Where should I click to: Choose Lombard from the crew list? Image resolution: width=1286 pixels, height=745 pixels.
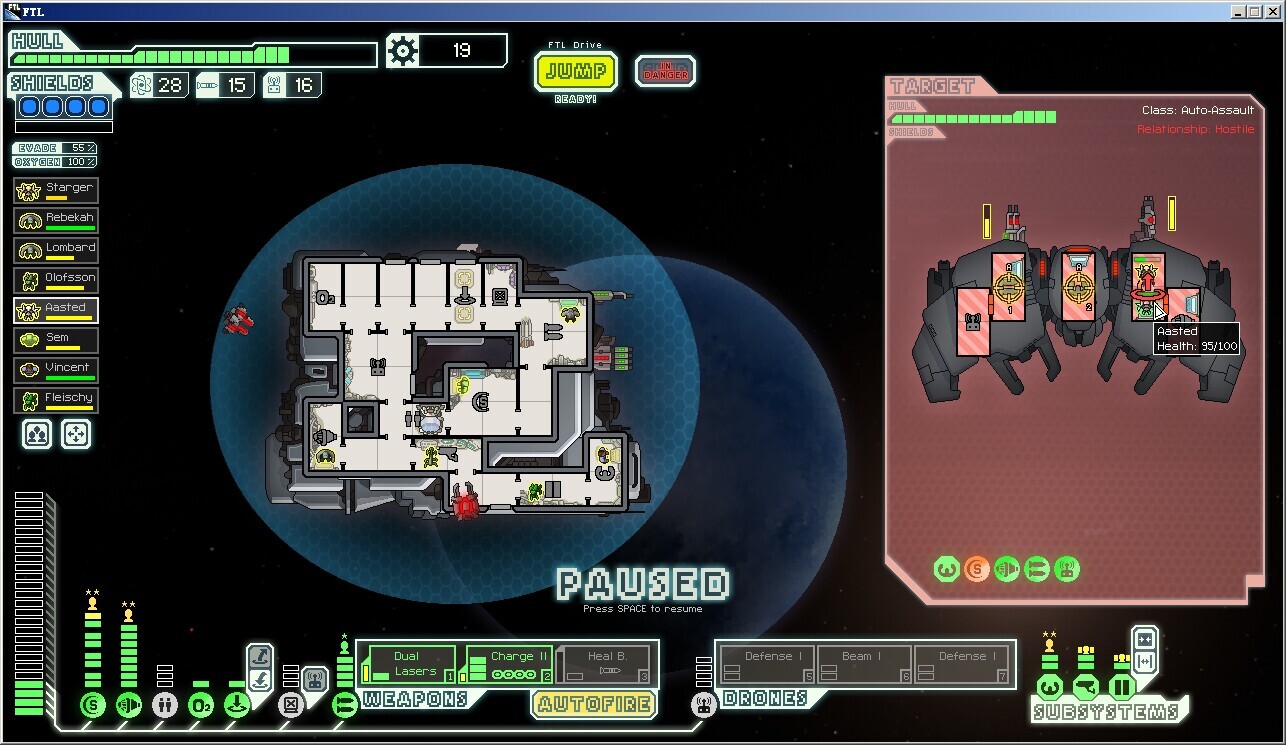[56, 250]
